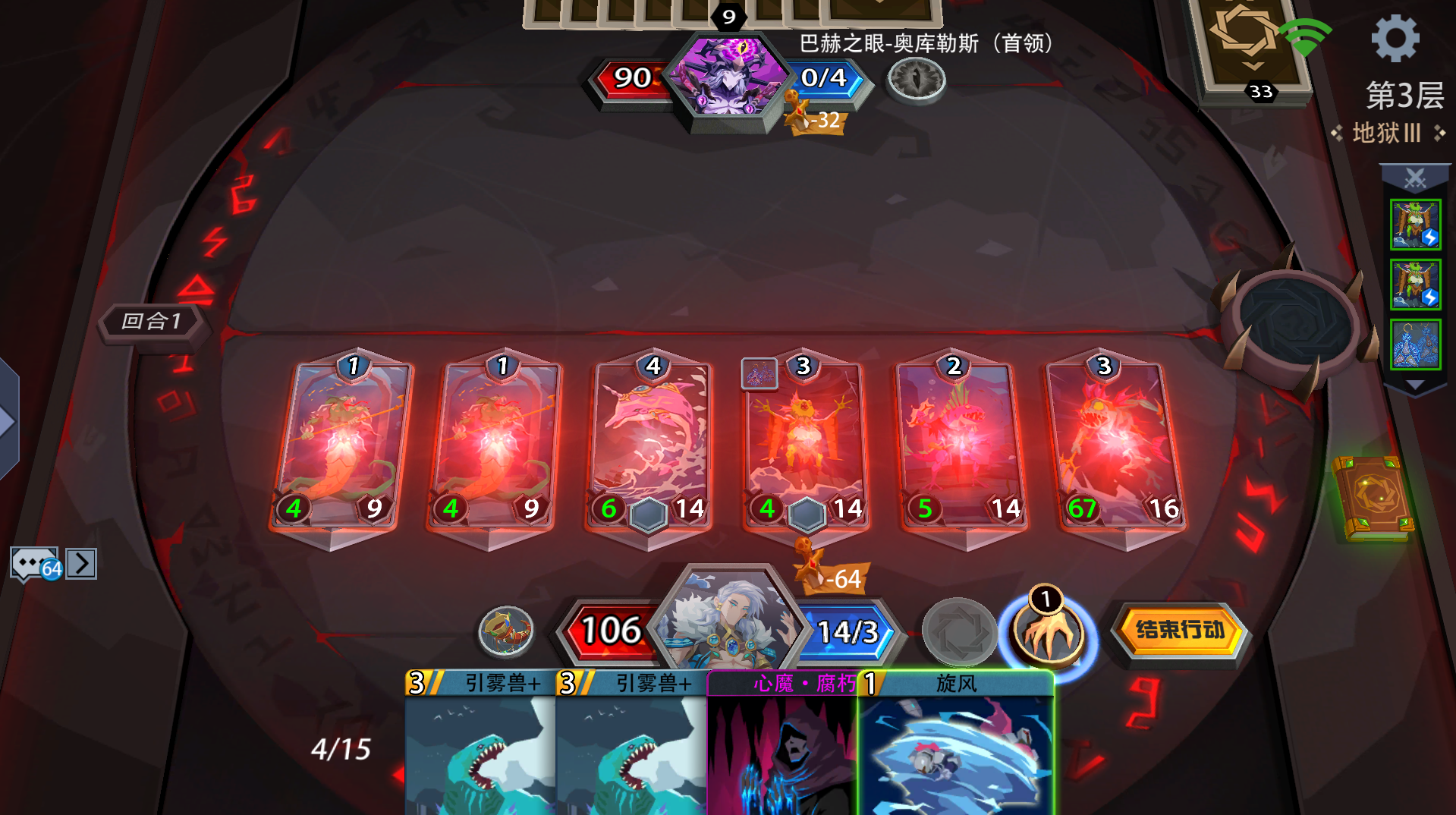Tap the golden claw action point icon

[x=1049, y=634]
